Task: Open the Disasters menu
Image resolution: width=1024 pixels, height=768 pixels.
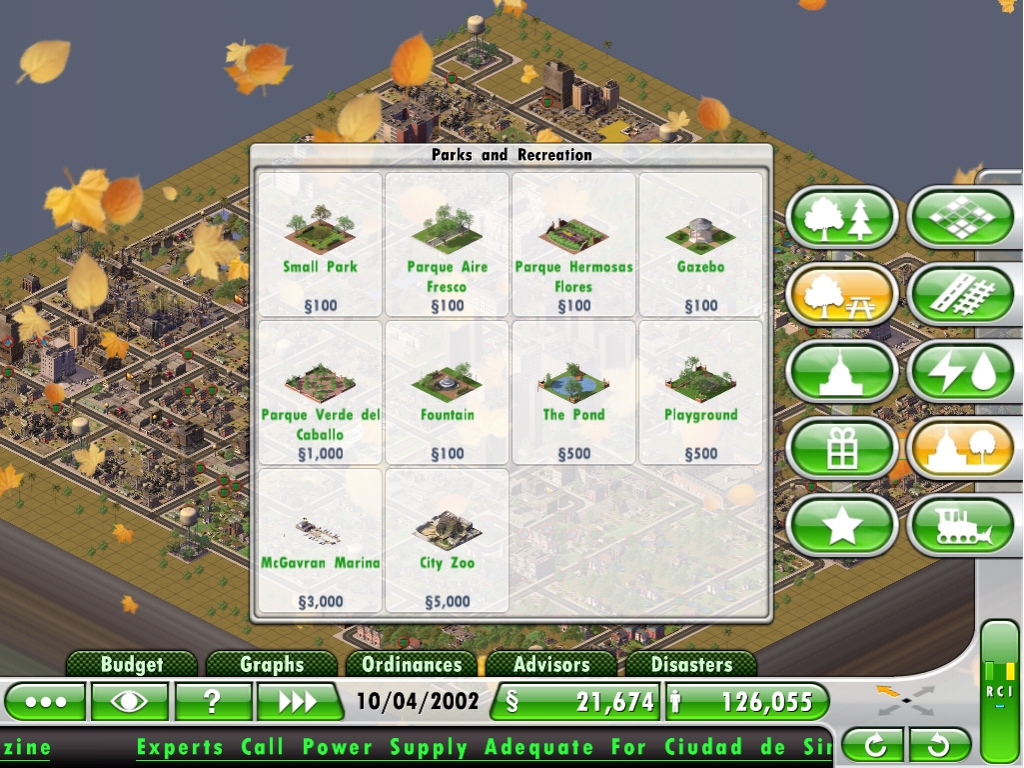Action: [691, 664]
